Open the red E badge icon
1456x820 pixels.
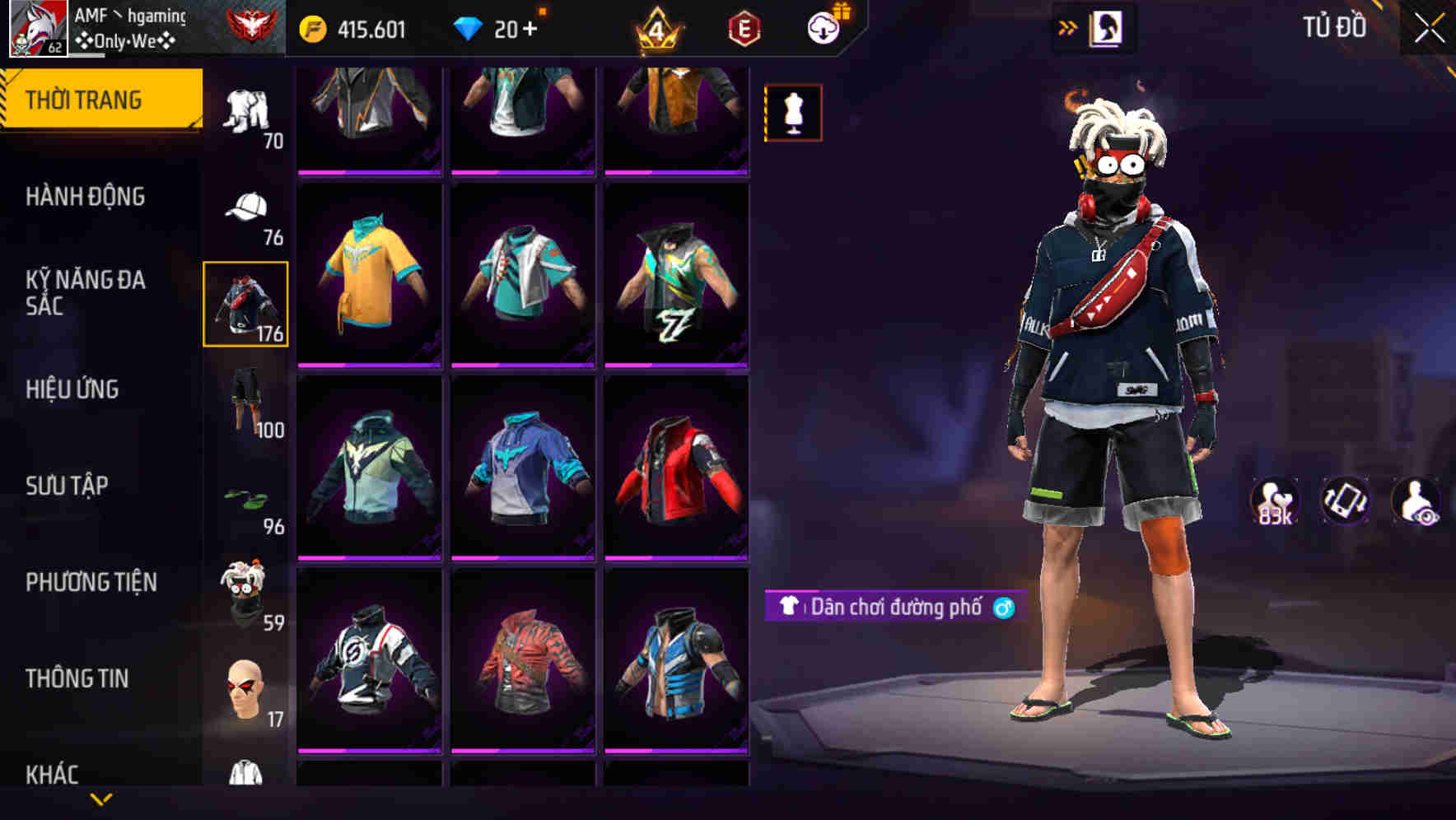[744, 27]
